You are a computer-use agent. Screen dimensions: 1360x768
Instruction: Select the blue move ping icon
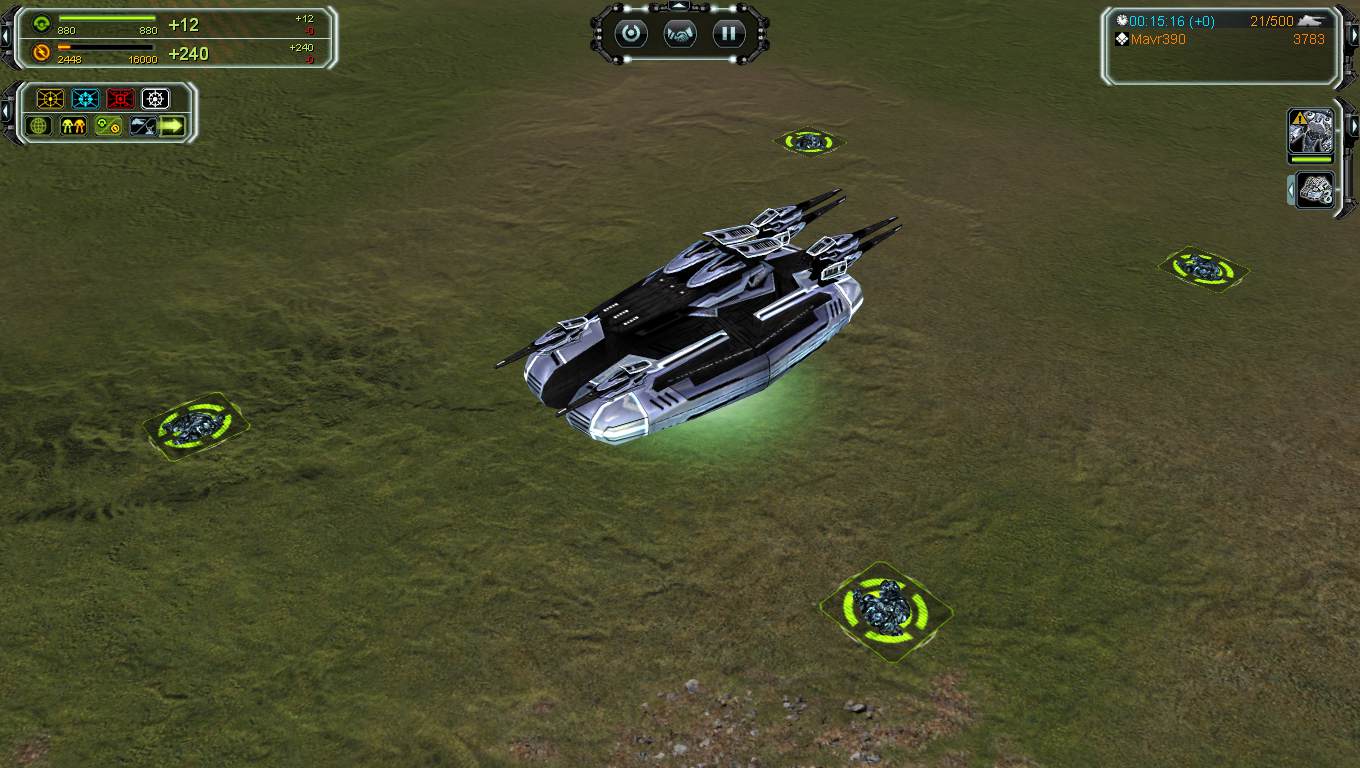point(85,99)
